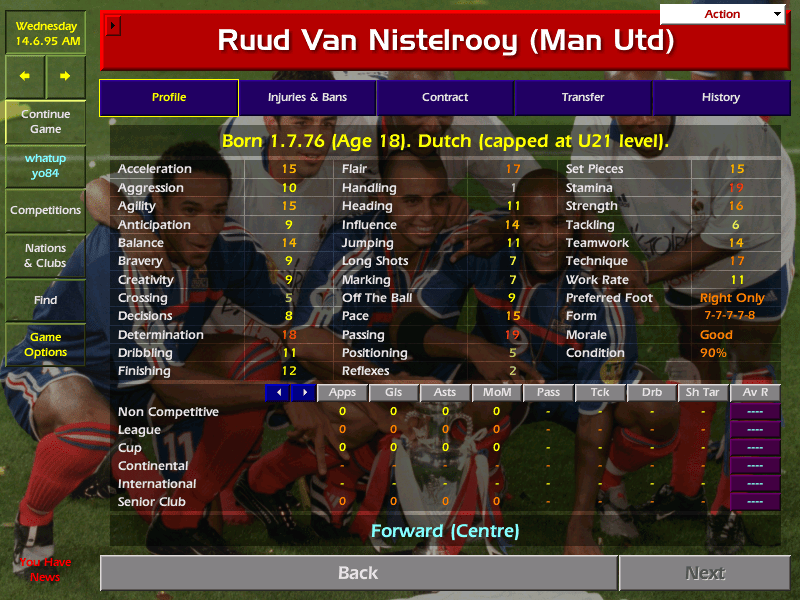This screenshot has width=800, height=600.
Task: Click the greyed-out Next button
Action: pyautogui.click(x=705, y=573)
